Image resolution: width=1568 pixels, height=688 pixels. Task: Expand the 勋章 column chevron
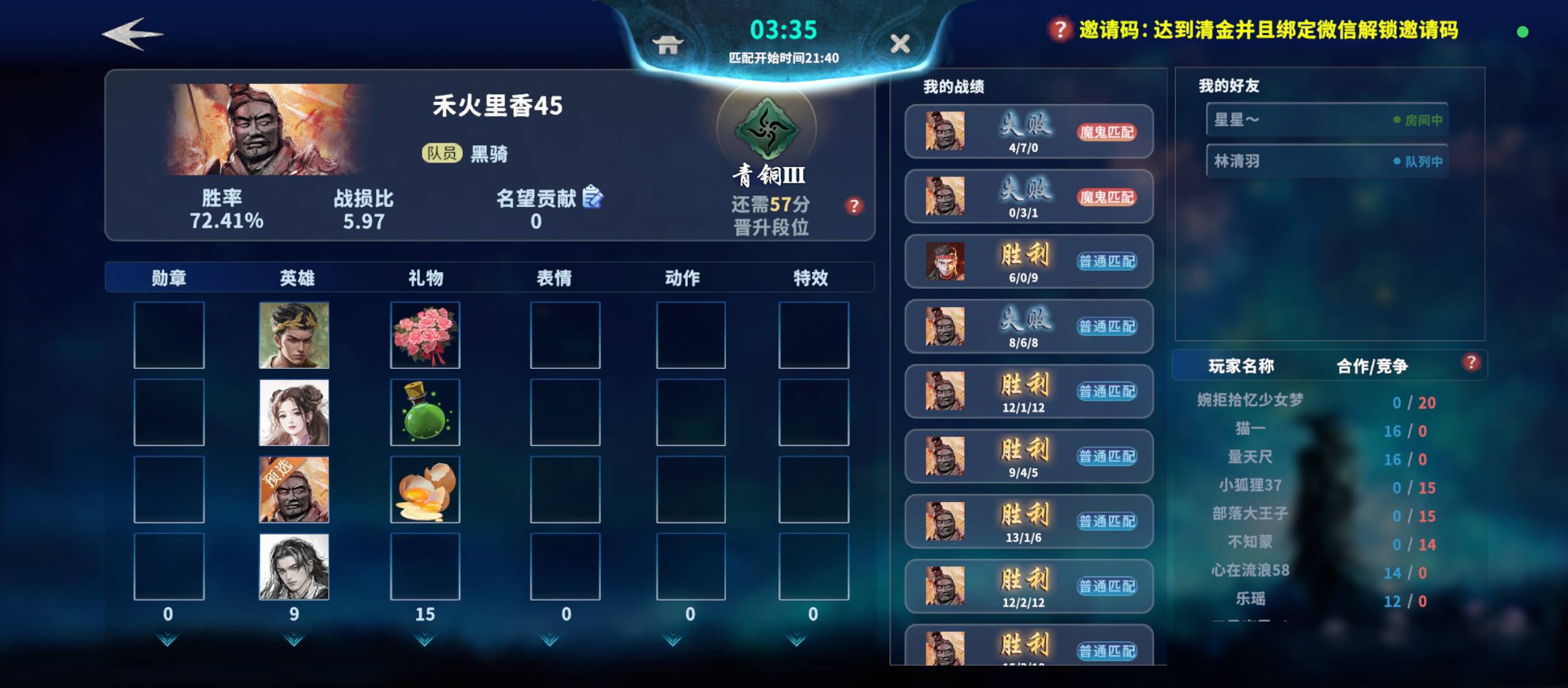pyautogui.click(x=168, y=643)
